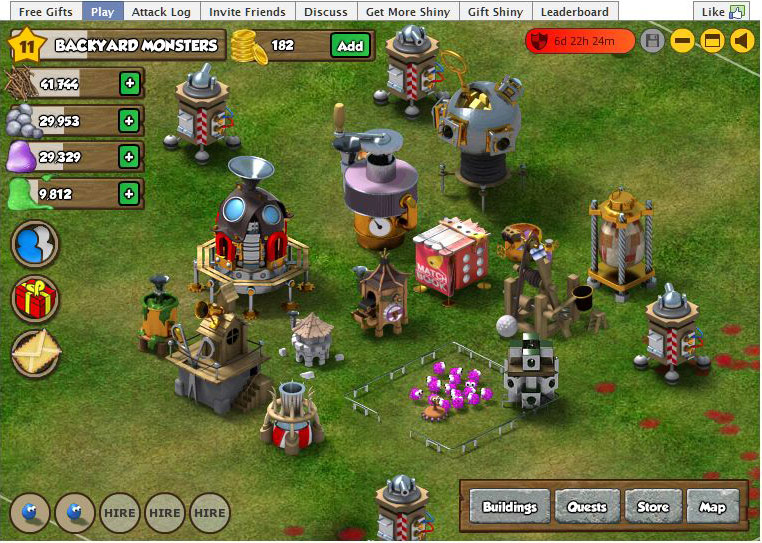Switch to the Invite Friends tab

click(247, 12)
